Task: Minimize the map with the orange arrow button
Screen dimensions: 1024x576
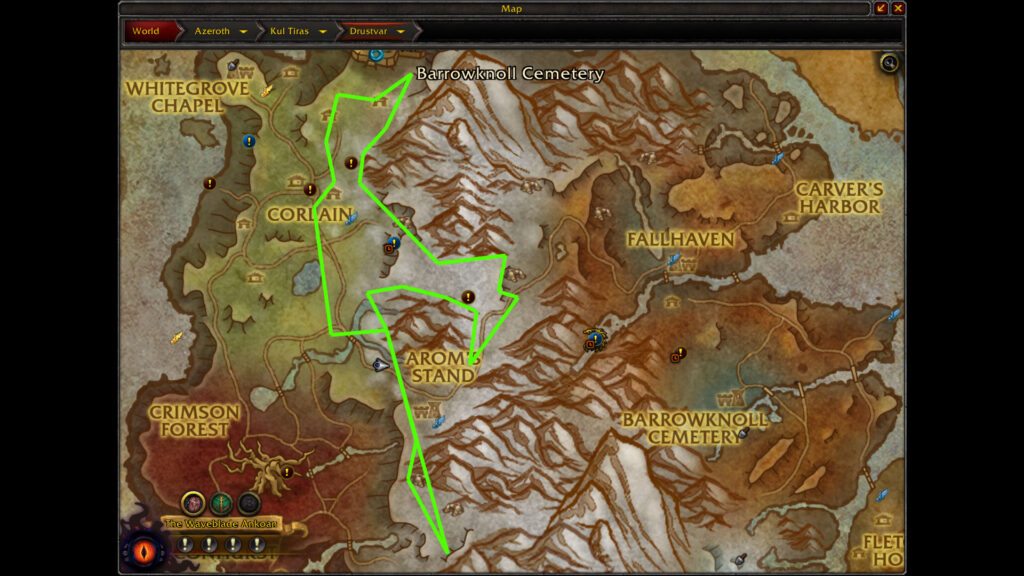Action: 881,9
